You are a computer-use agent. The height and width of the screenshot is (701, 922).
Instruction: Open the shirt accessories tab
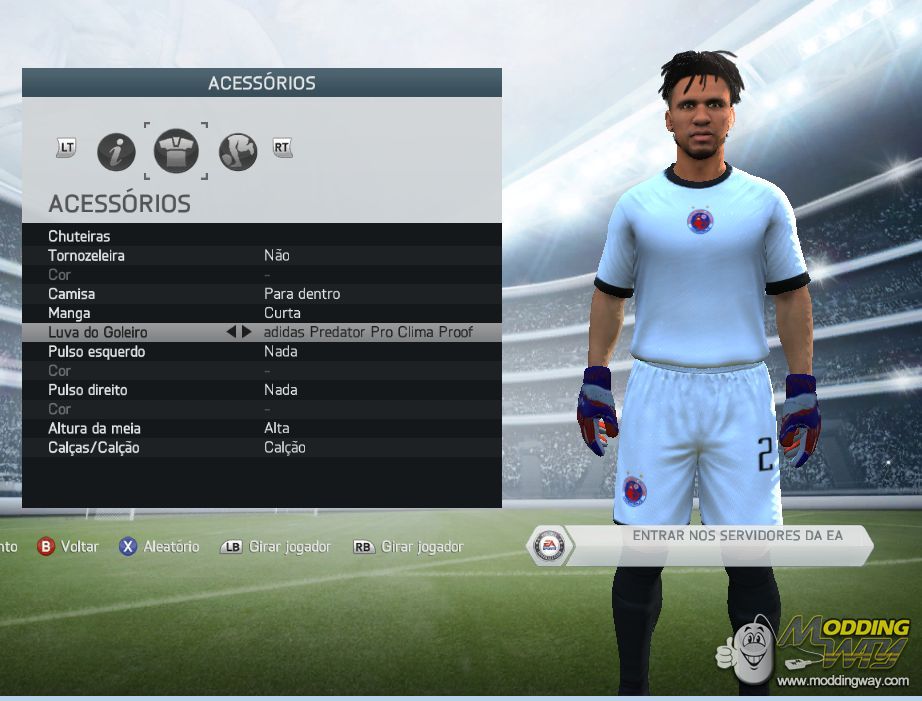point(176,152)
